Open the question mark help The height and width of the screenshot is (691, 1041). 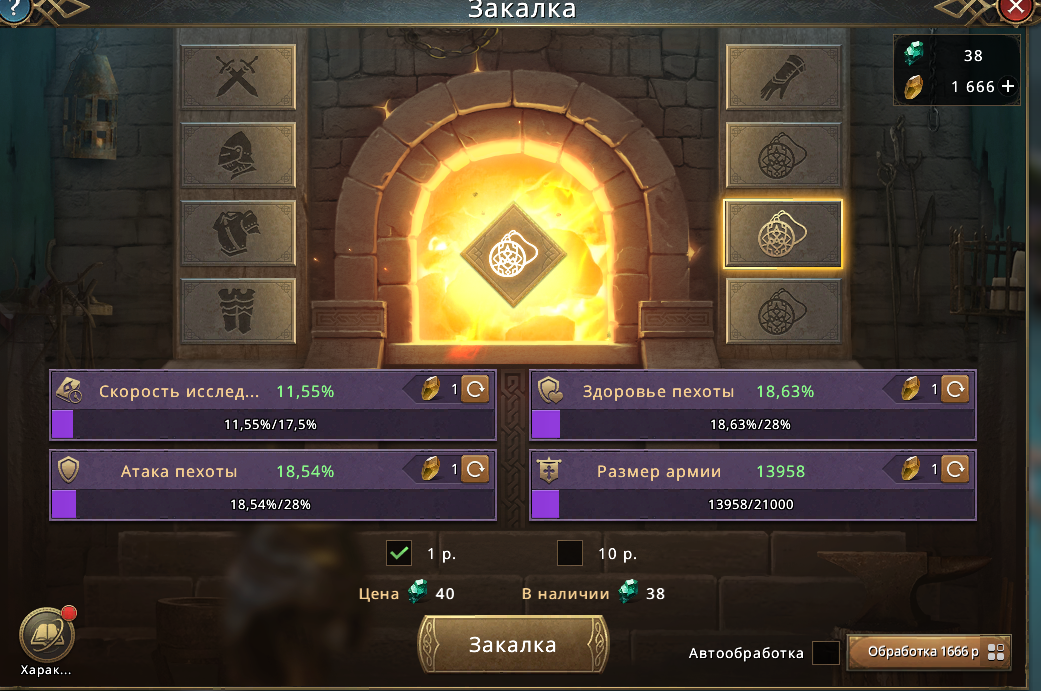coord(14,9)
